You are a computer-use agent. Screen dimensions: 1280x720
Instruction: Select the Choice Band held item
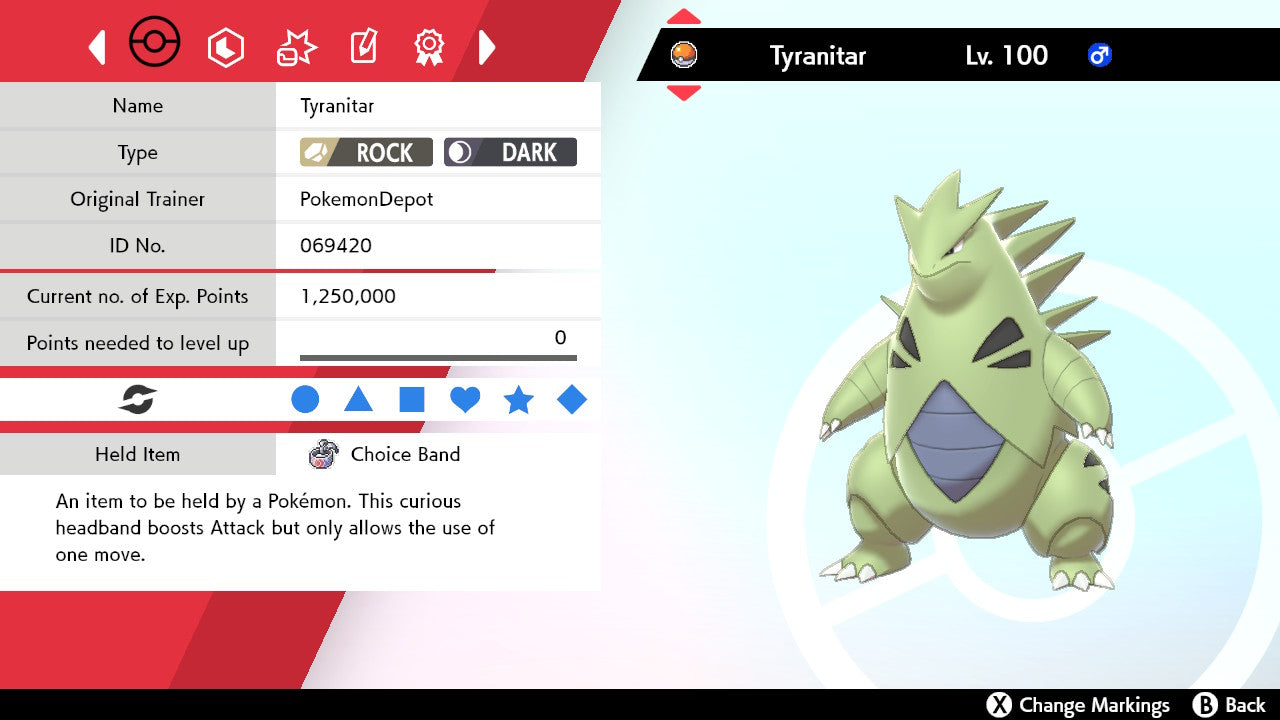(x=385, y=455)
